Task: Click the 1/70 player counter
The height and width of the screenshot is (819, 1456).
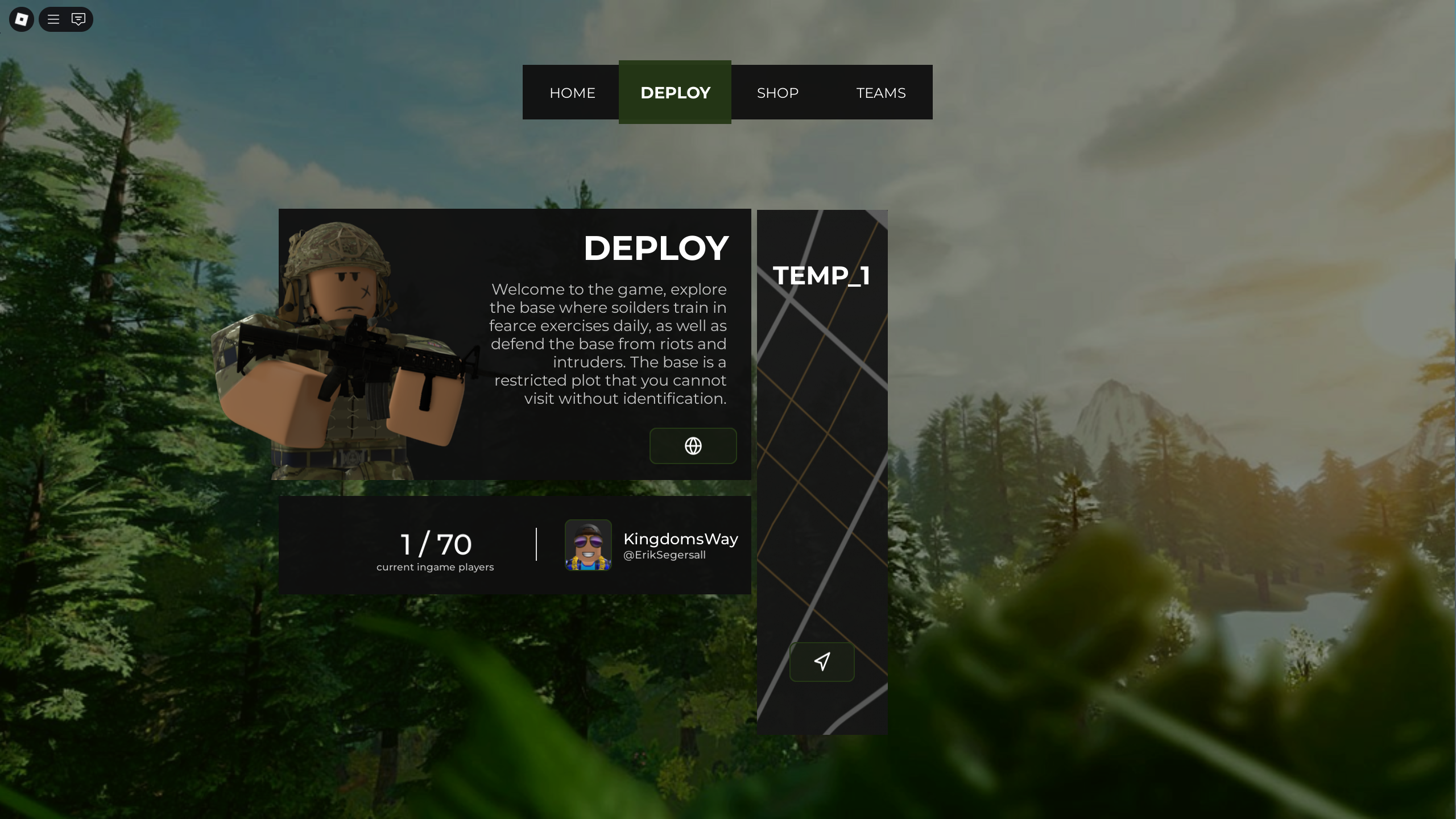Action: point(435,544)
